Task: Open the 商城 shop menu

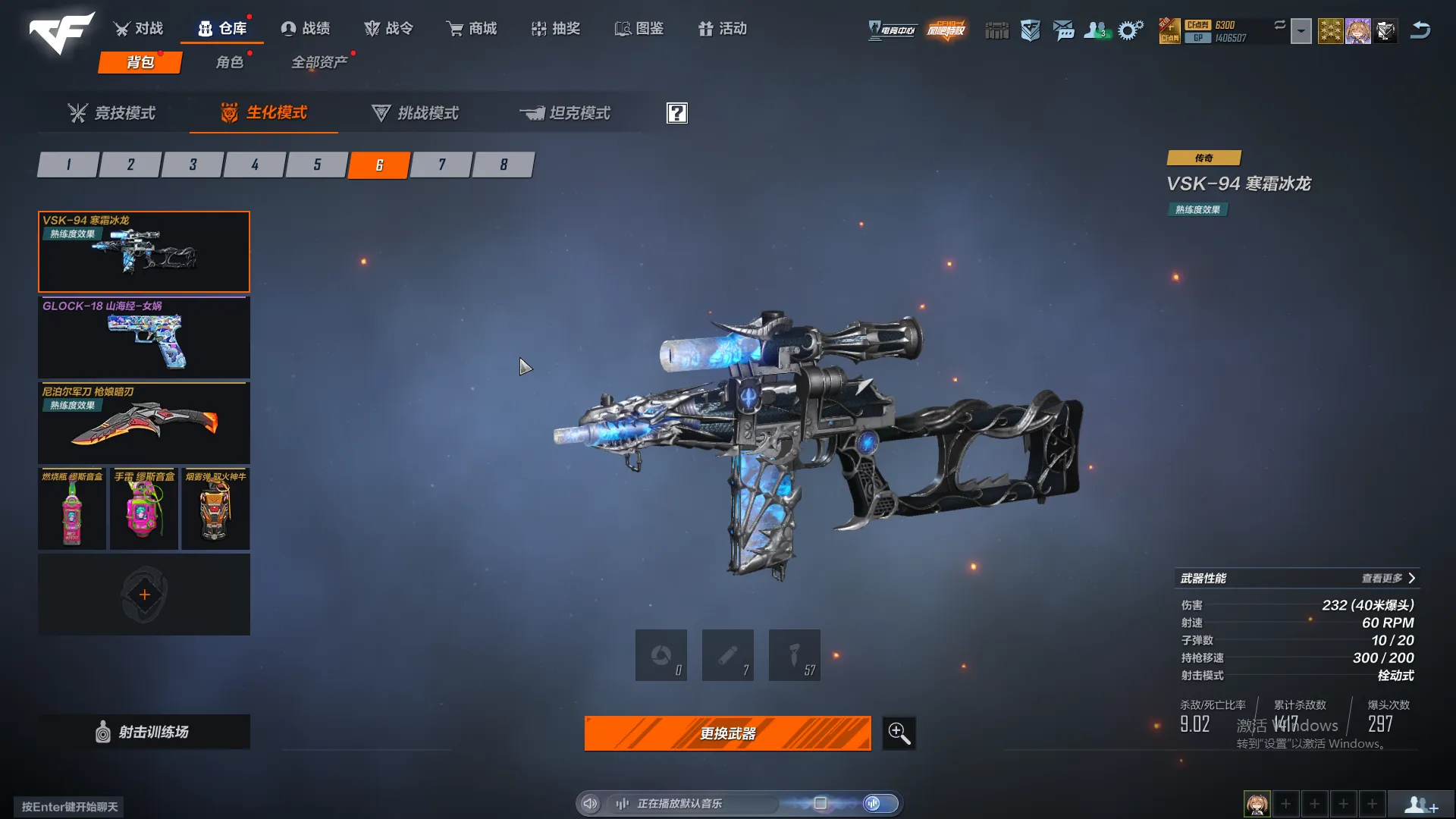Action: pos(472,29)
